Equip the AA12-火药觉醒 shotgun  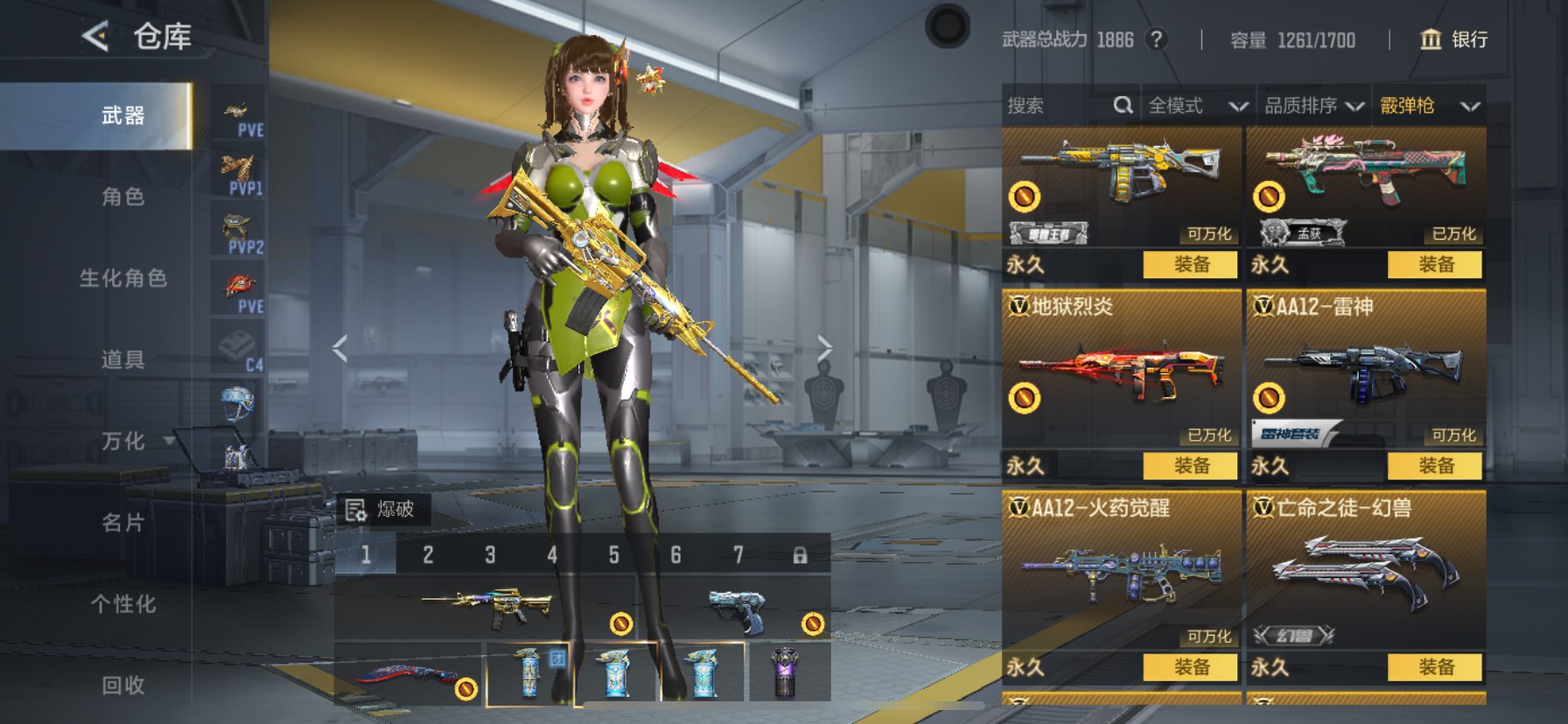1191,667
